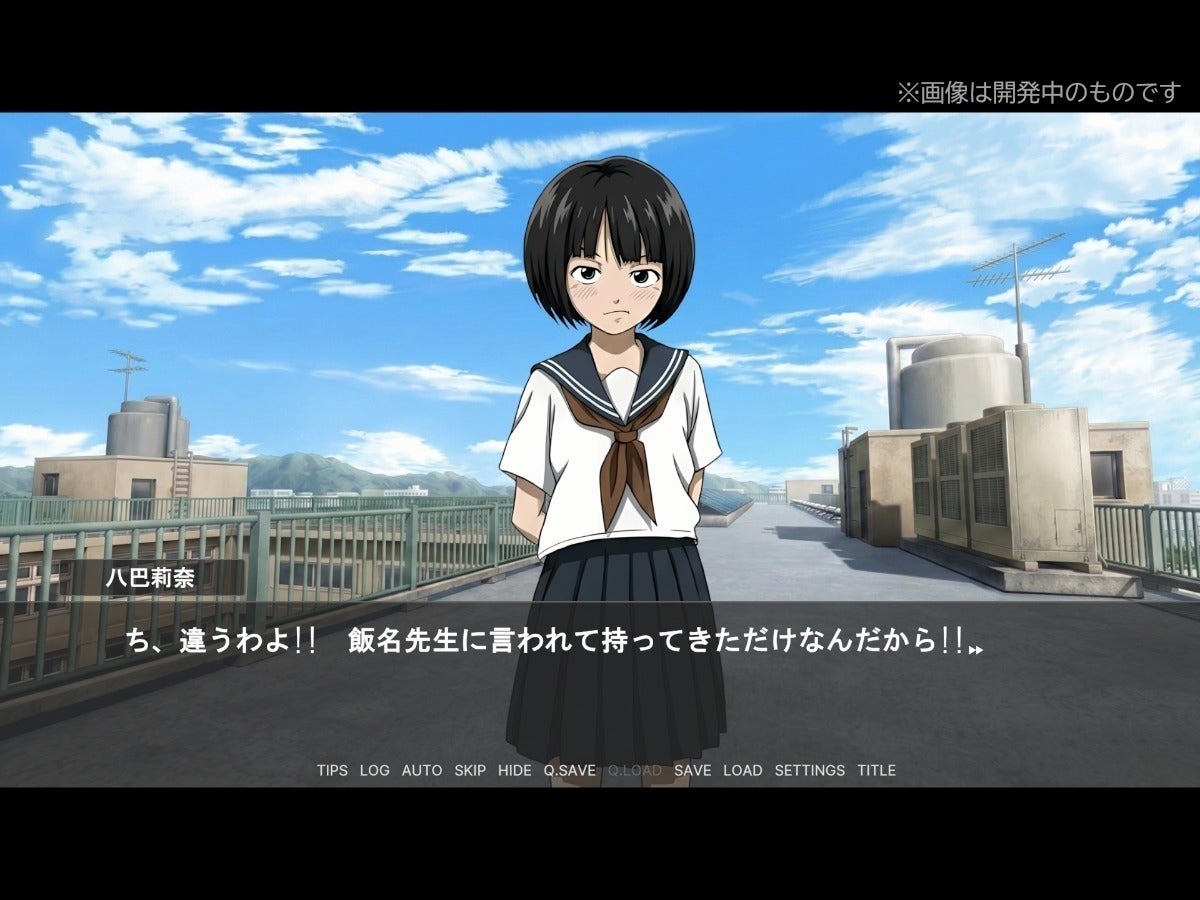Screen dimensions: 1200x900
Task: Click the dialogue advance arrow indicator
Action: (x=976, y=650)
